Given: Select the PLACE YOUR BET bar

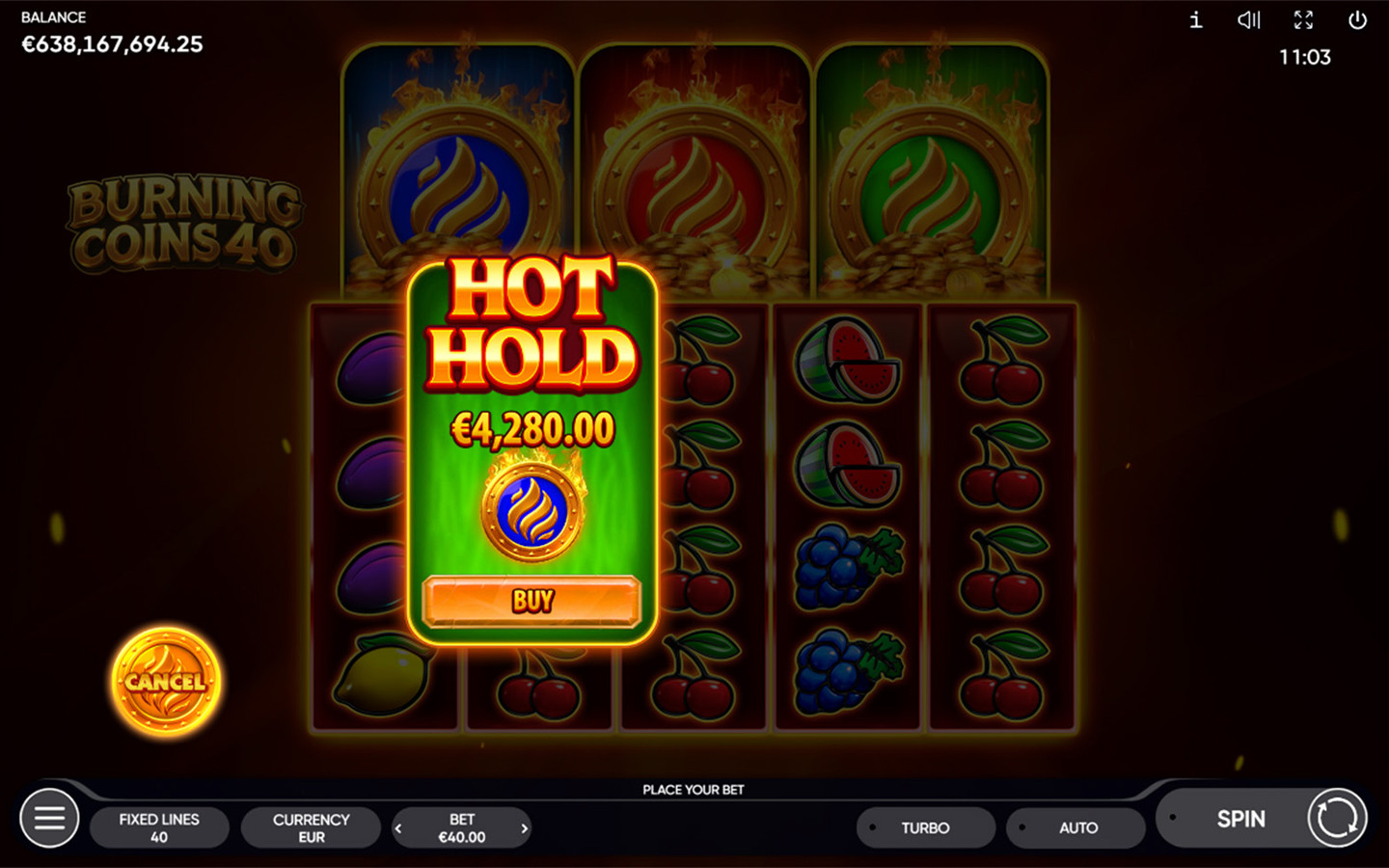Looking at the screenshot, I should [694, 789].
